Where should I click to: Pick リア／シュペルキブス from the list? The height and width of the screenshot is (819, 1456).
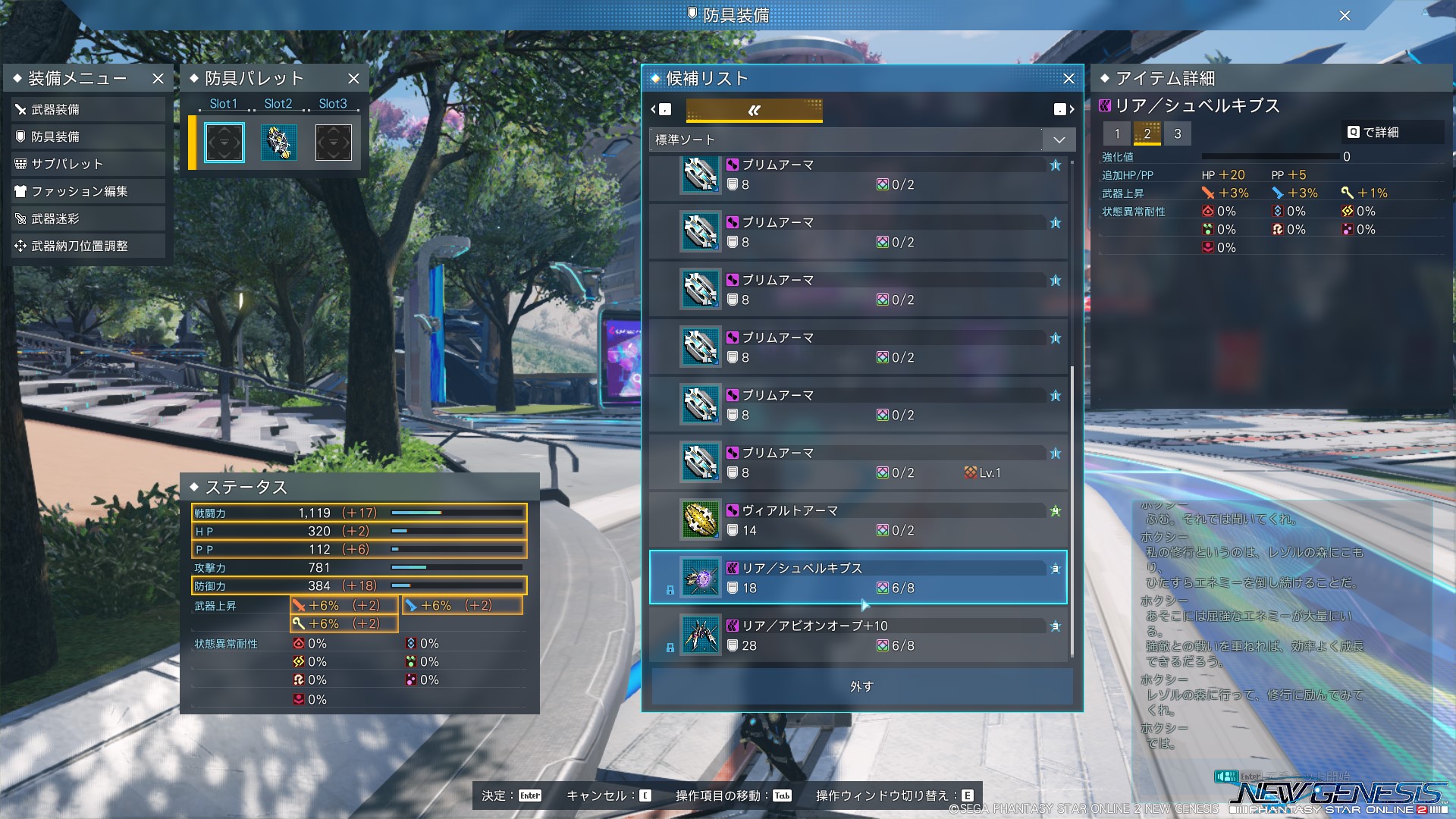click(858, 578)
